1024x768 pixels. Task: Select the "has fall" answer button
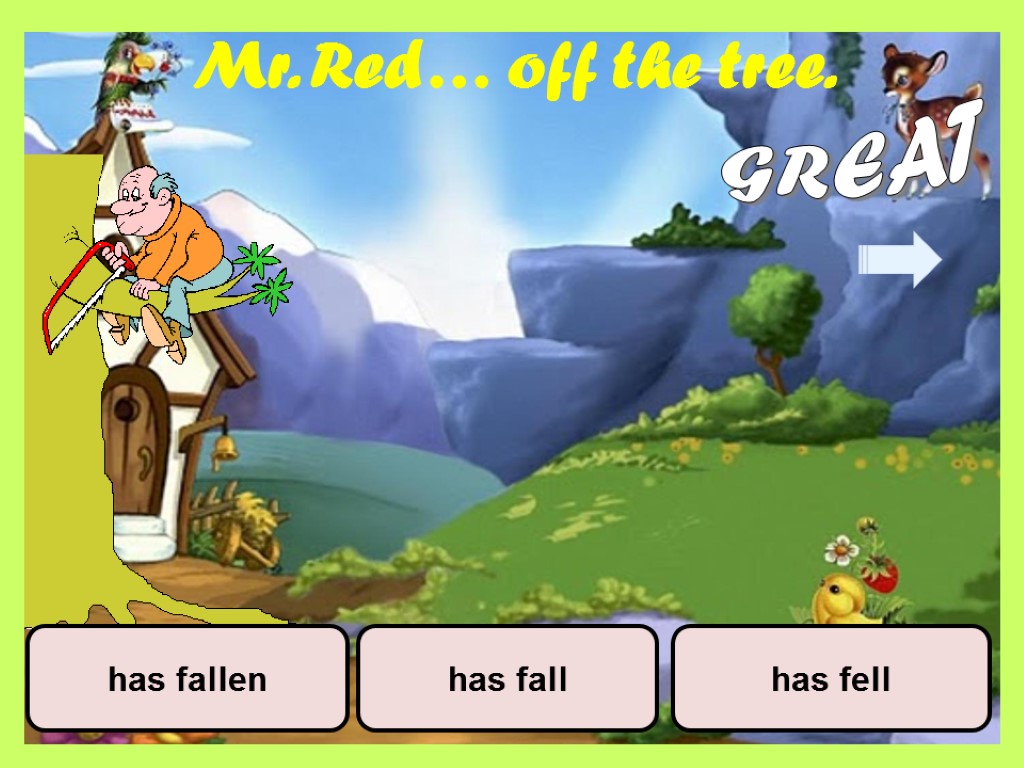point(507,679)
